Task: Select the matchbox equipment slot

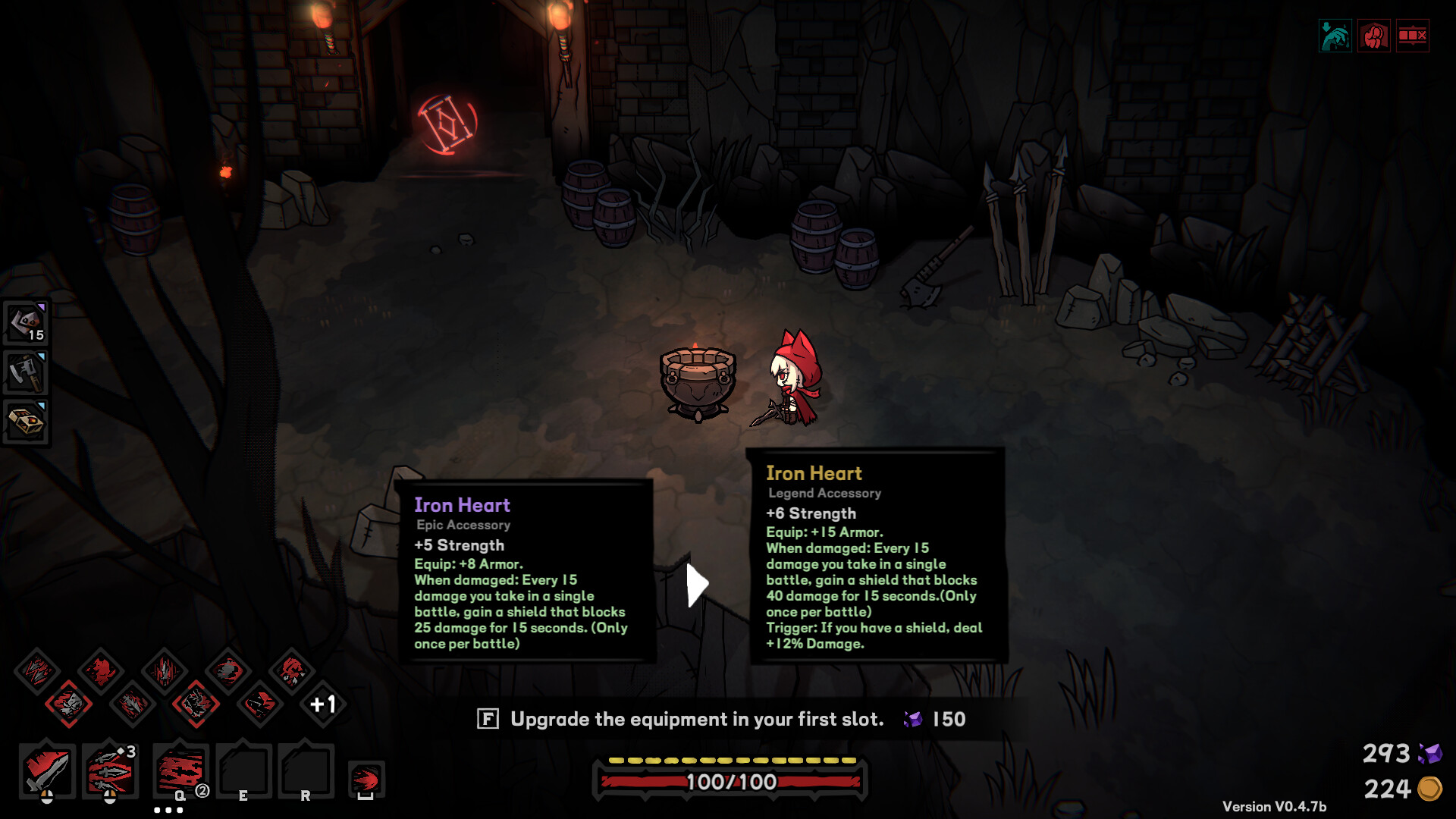Action: 27,422
